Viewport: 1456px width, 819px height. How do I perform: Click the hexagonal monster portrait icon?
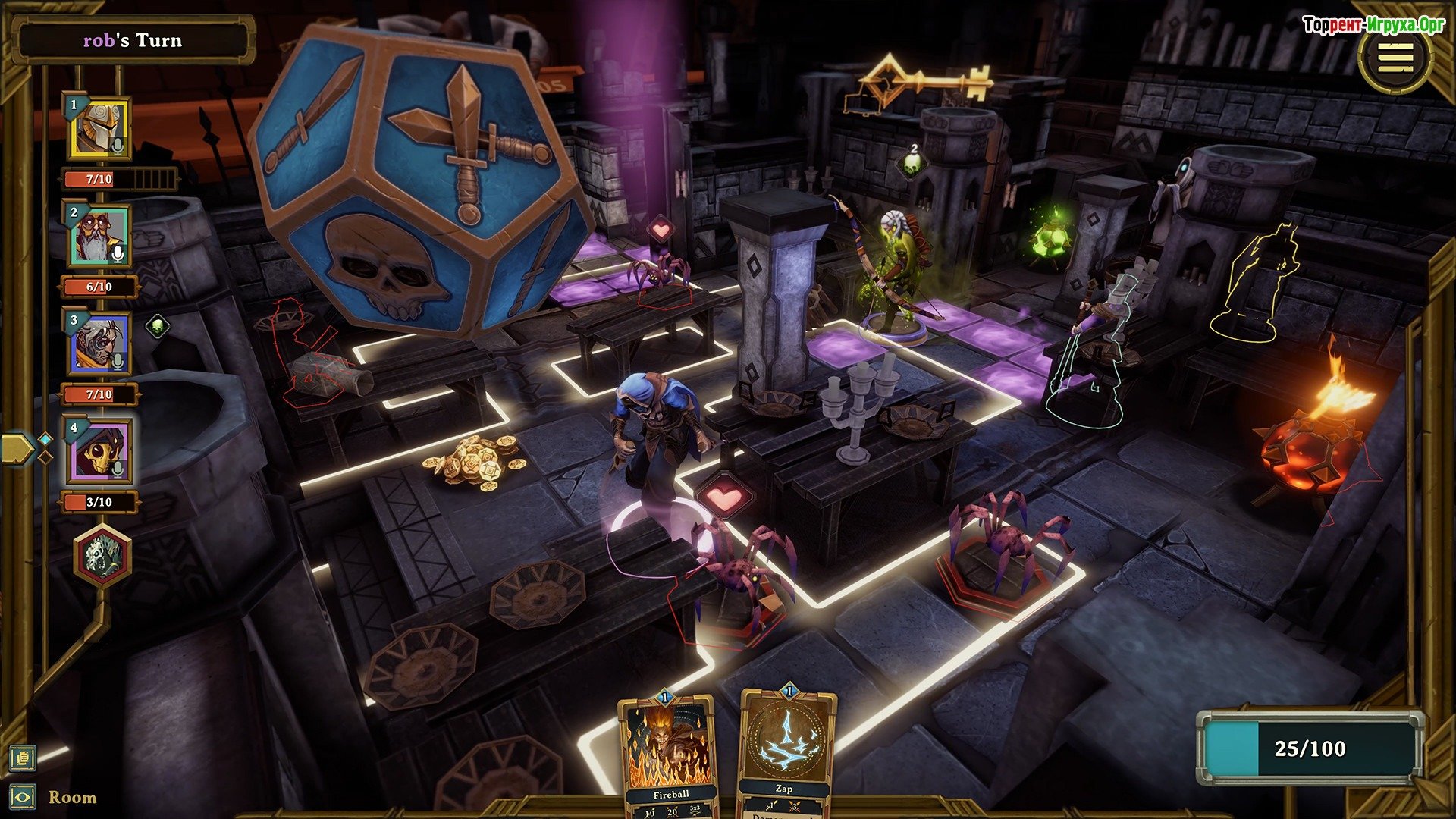pyautogui.click(x=102, y=557)
